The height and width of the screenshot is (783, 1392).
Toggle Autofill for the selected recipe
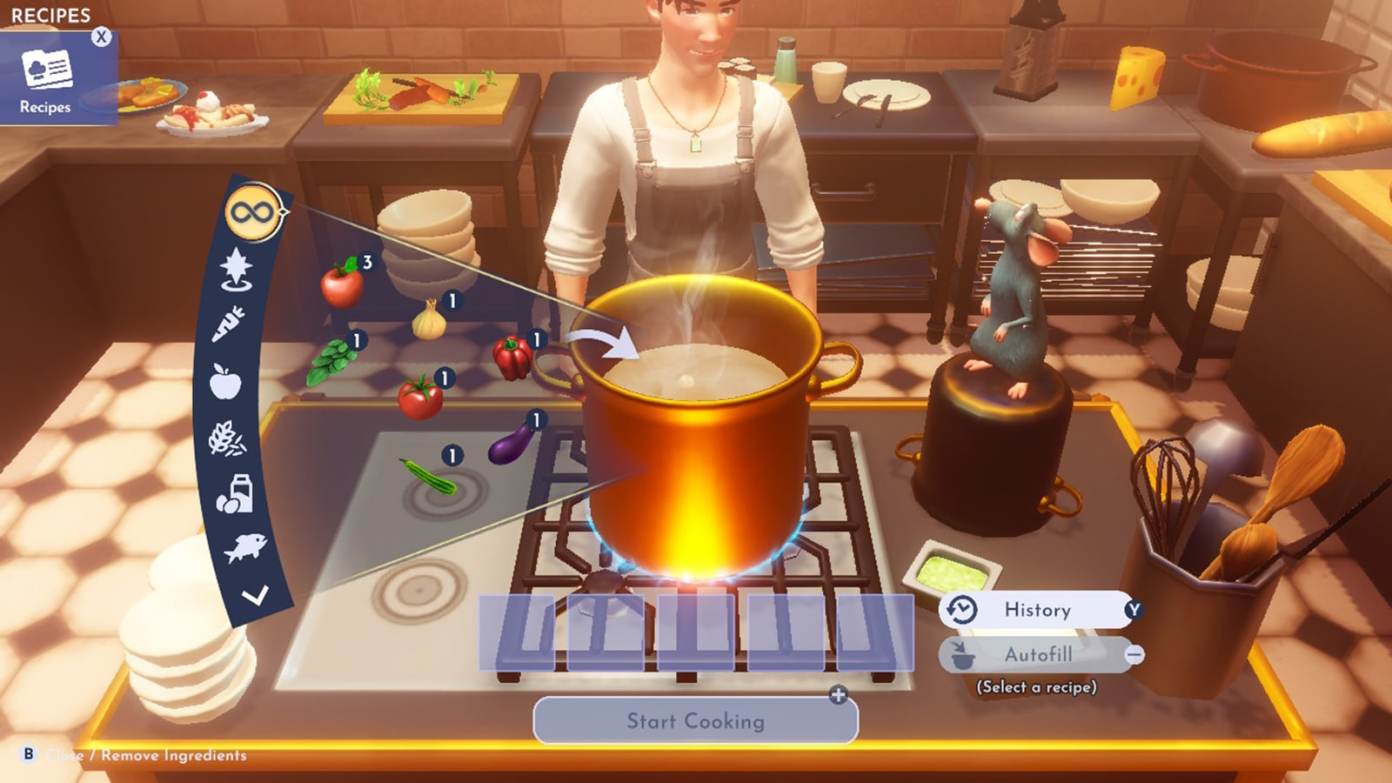pos(1037,655)
